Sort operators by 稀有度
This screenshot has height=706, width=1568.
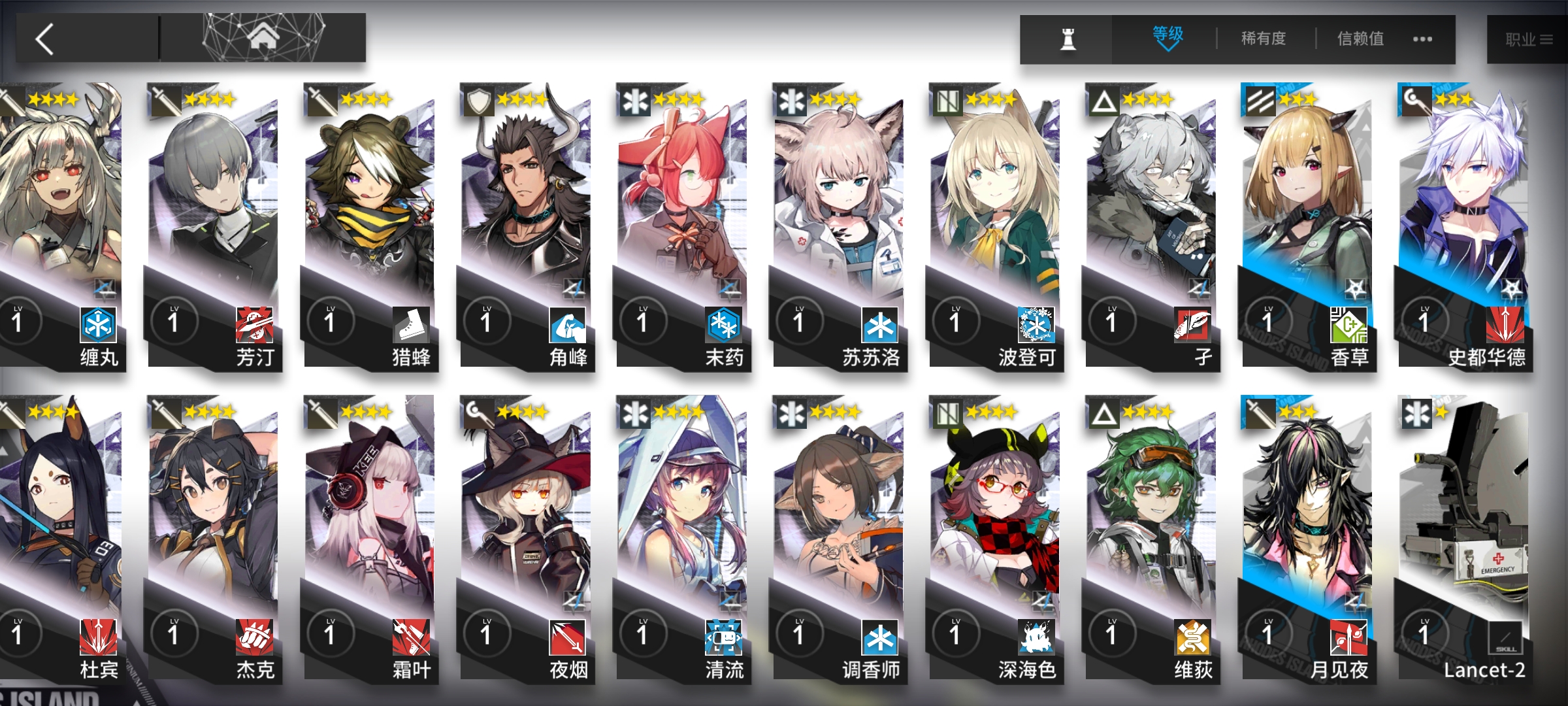pyautogui.click(x=1264, y=39)
